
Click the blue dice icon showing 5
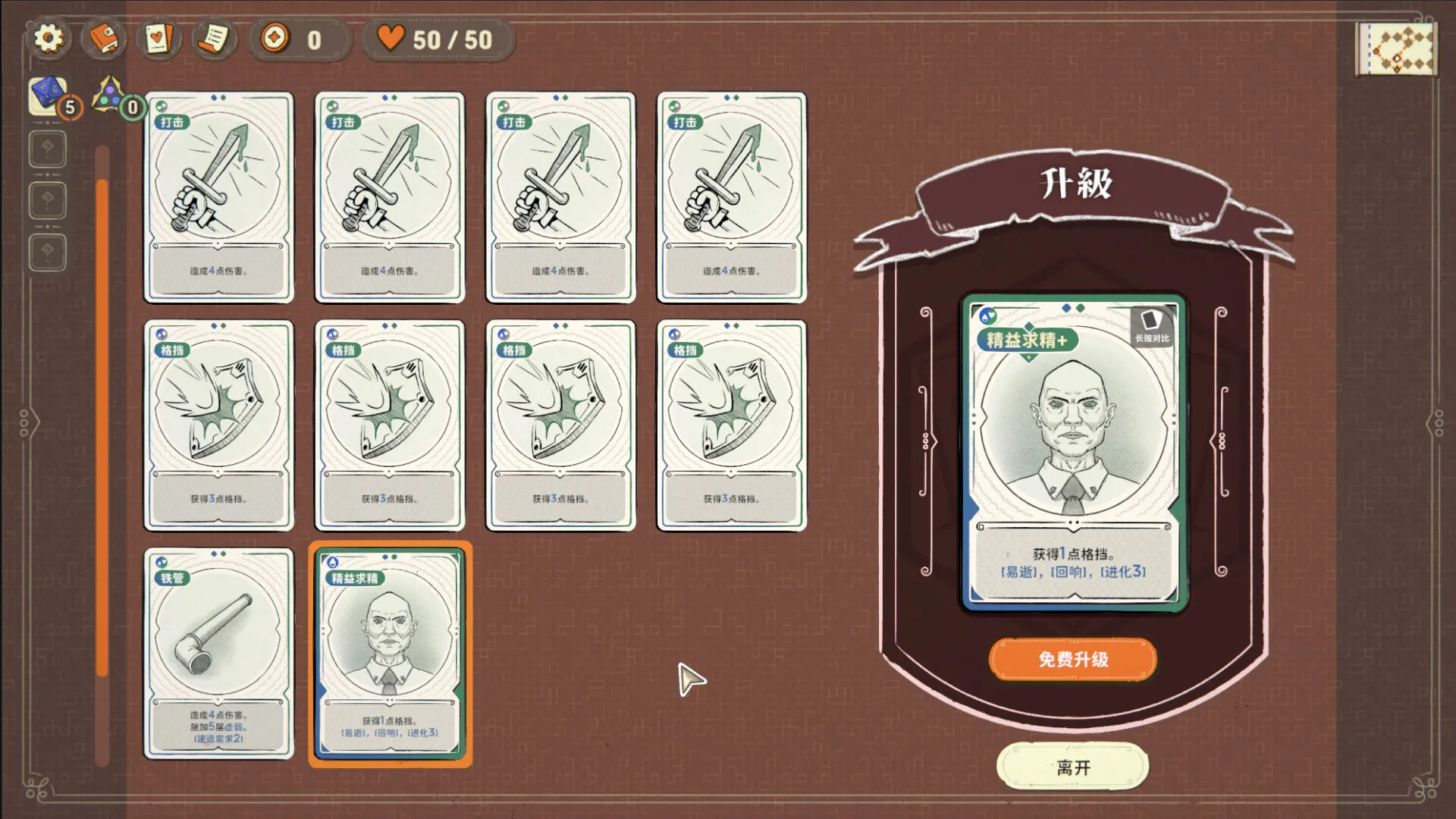47,95
